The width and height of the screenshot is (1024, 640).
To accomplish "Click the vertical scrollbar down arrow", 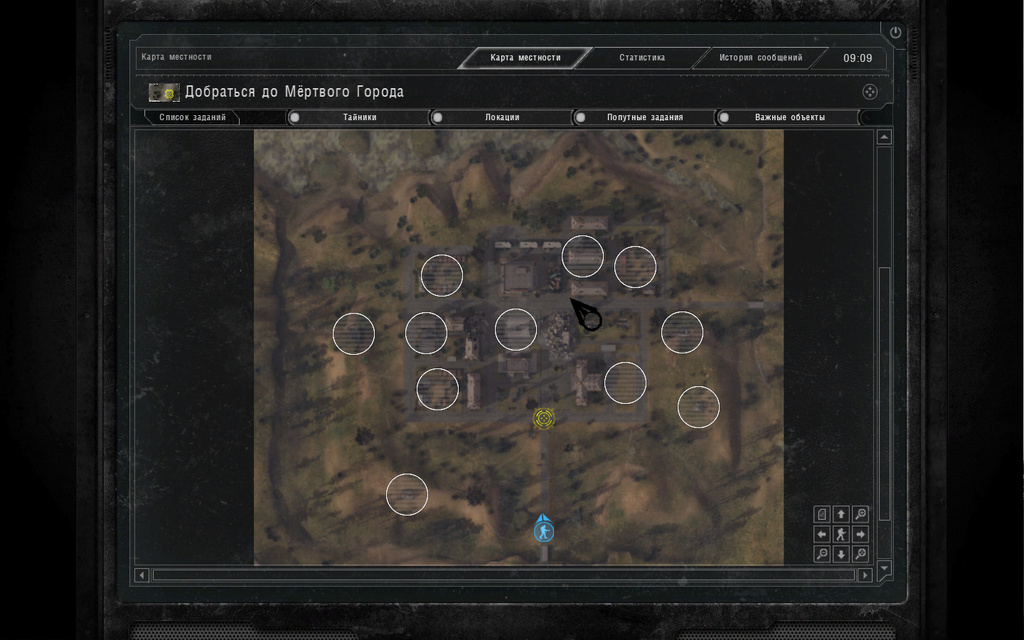I will [x=884, y=568].
